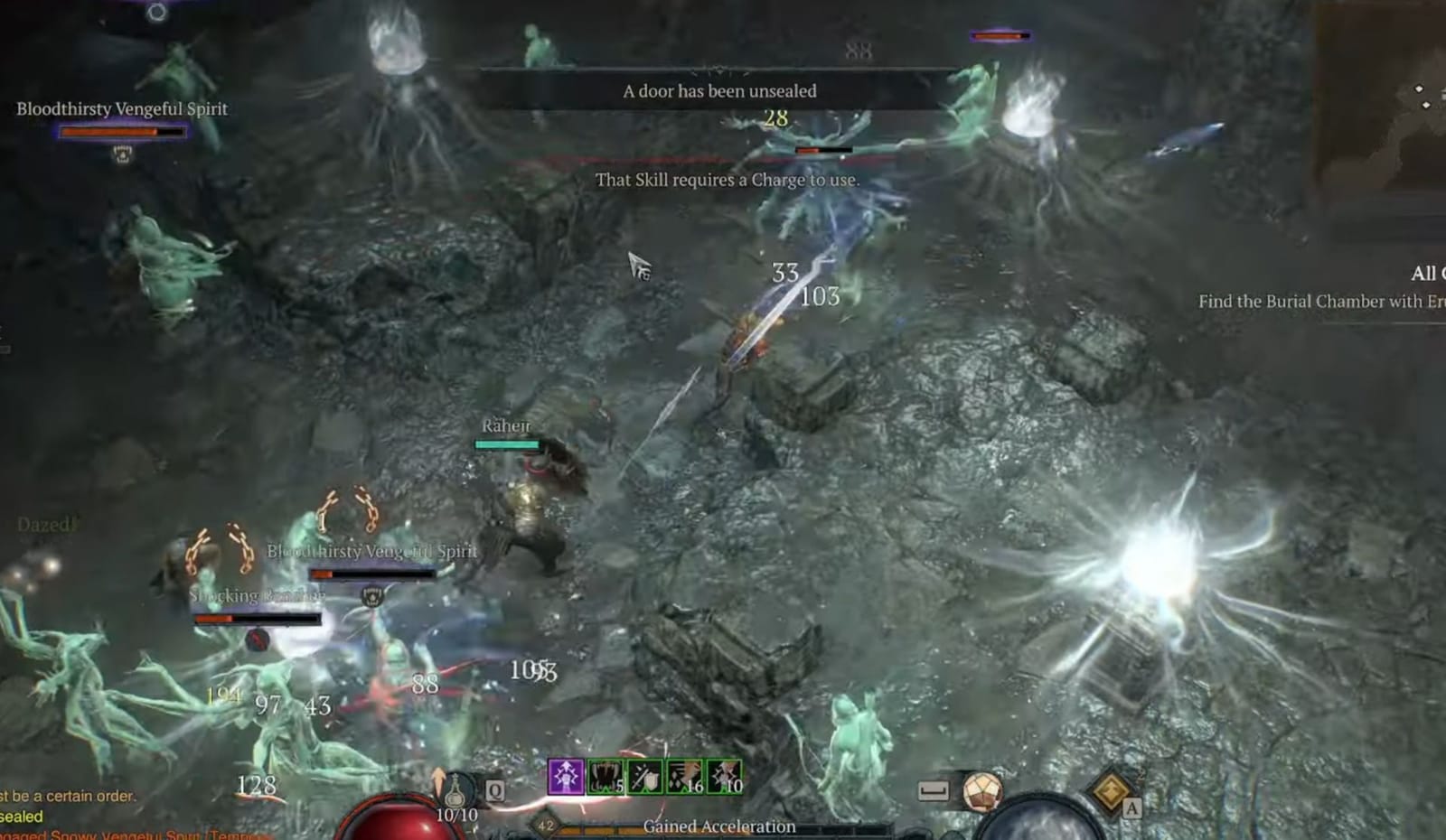Click the level 42 experience bar
Viewport: 1446px width, 840px height.
coord(546,825)
